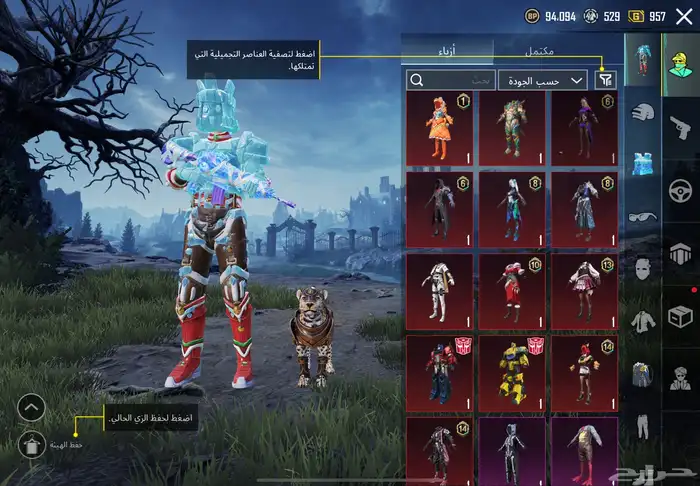Open the pants category
700x486 pixels.
point(643,427)
